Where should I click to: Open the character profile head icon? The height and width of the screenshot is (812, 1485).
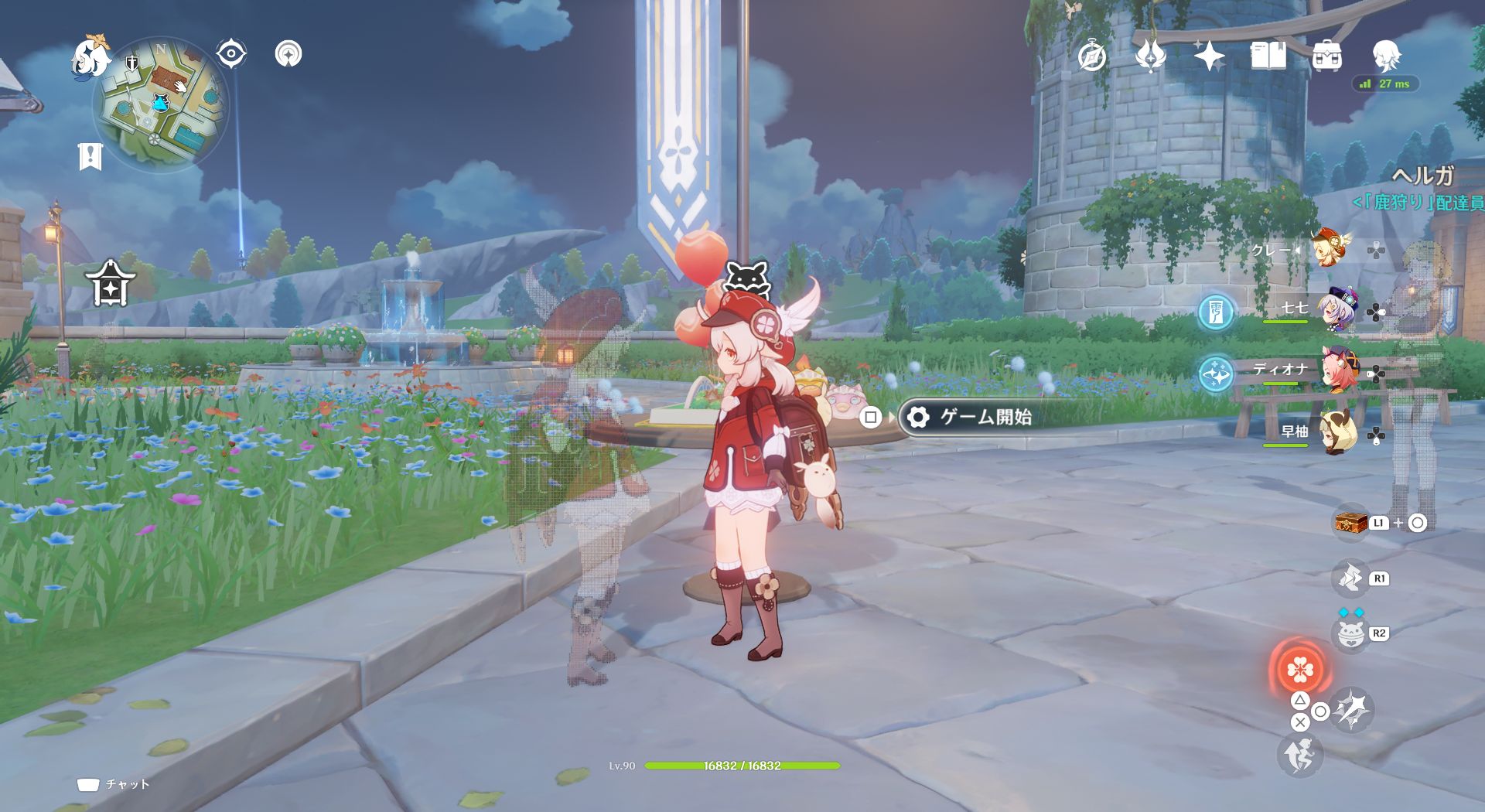click(1386, 55)
